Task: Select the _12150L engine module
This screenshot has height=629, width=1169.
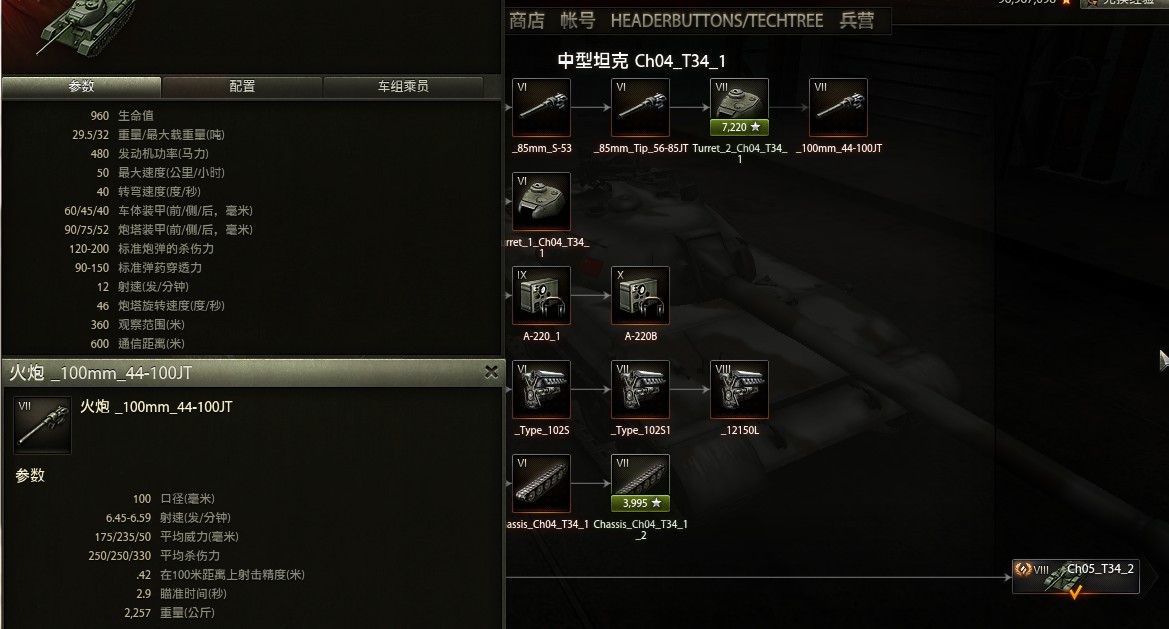Action: [739, 389]
